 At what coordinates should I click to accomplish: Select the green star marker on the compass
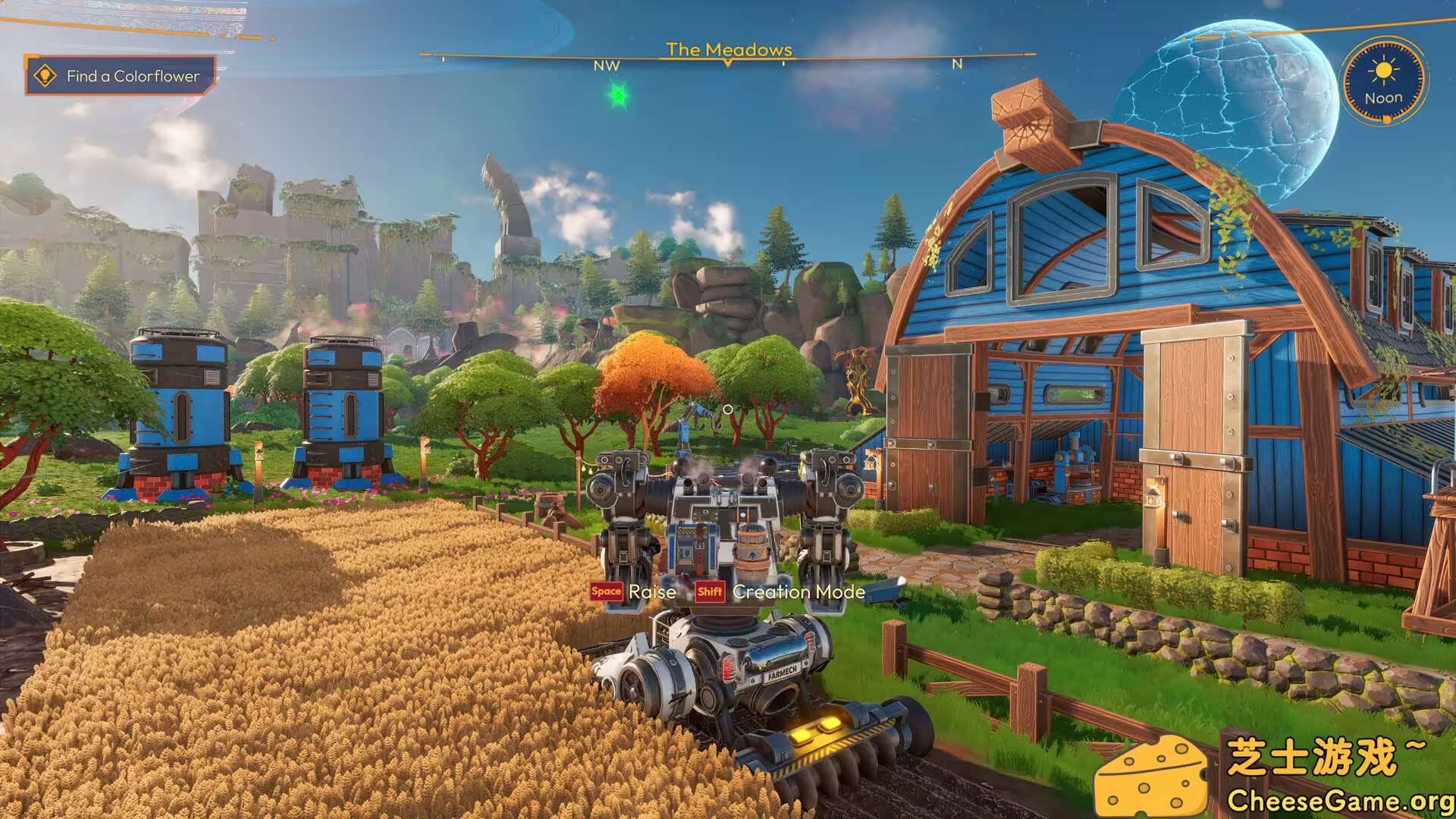tap(618, 96)
